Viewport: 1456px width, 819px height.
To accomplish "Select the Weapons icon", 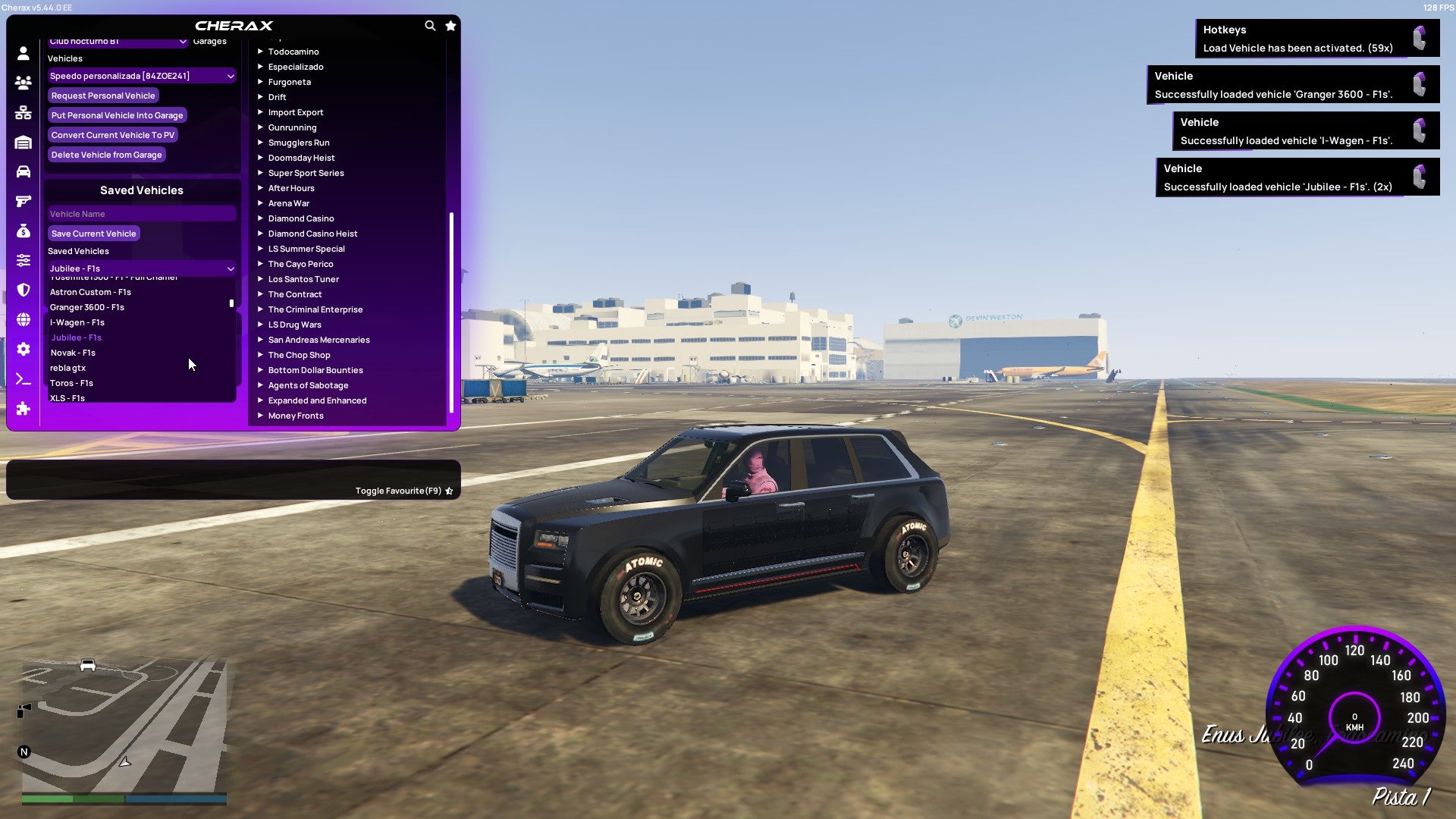I will pyautogui.click(x=23, y=200).
